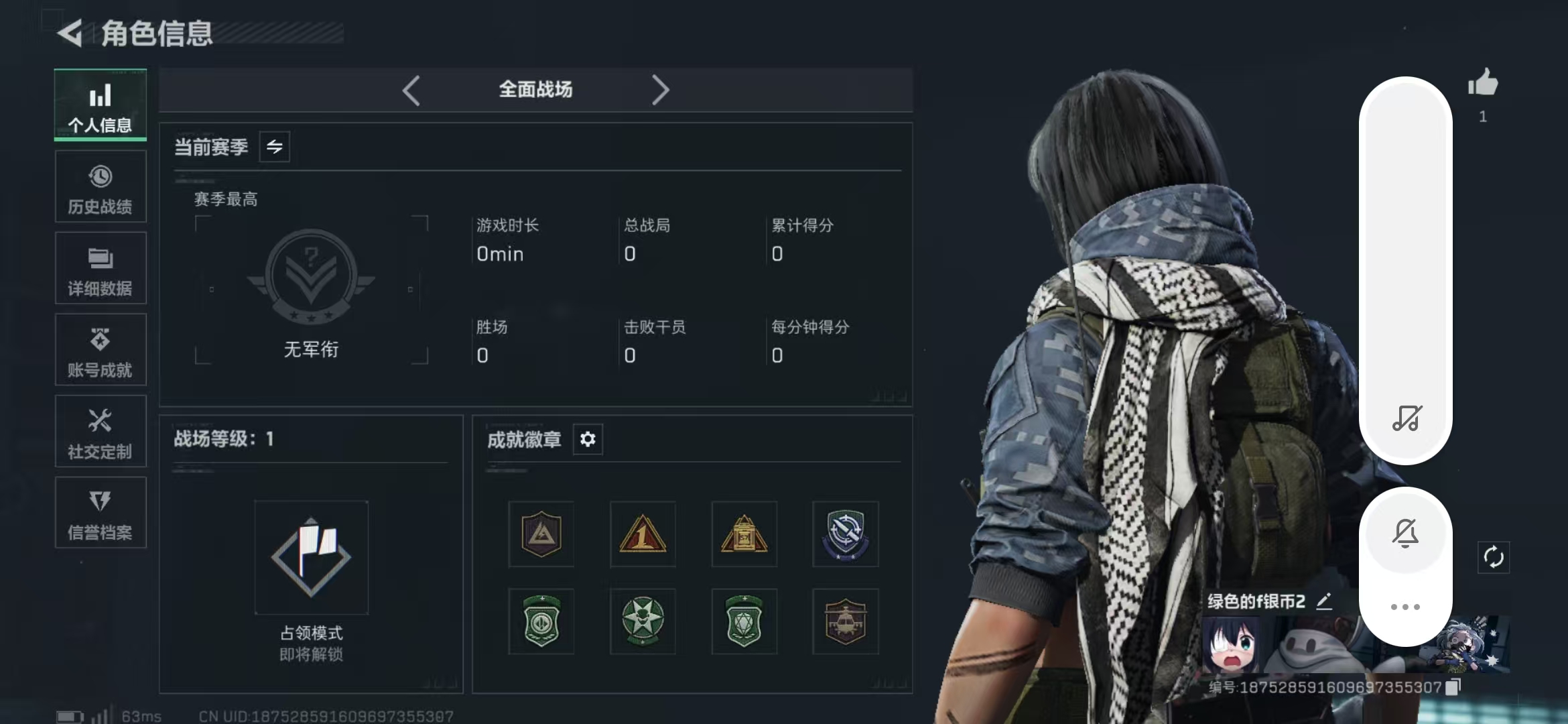Go back using the arrow beside 角色信息

70,33
